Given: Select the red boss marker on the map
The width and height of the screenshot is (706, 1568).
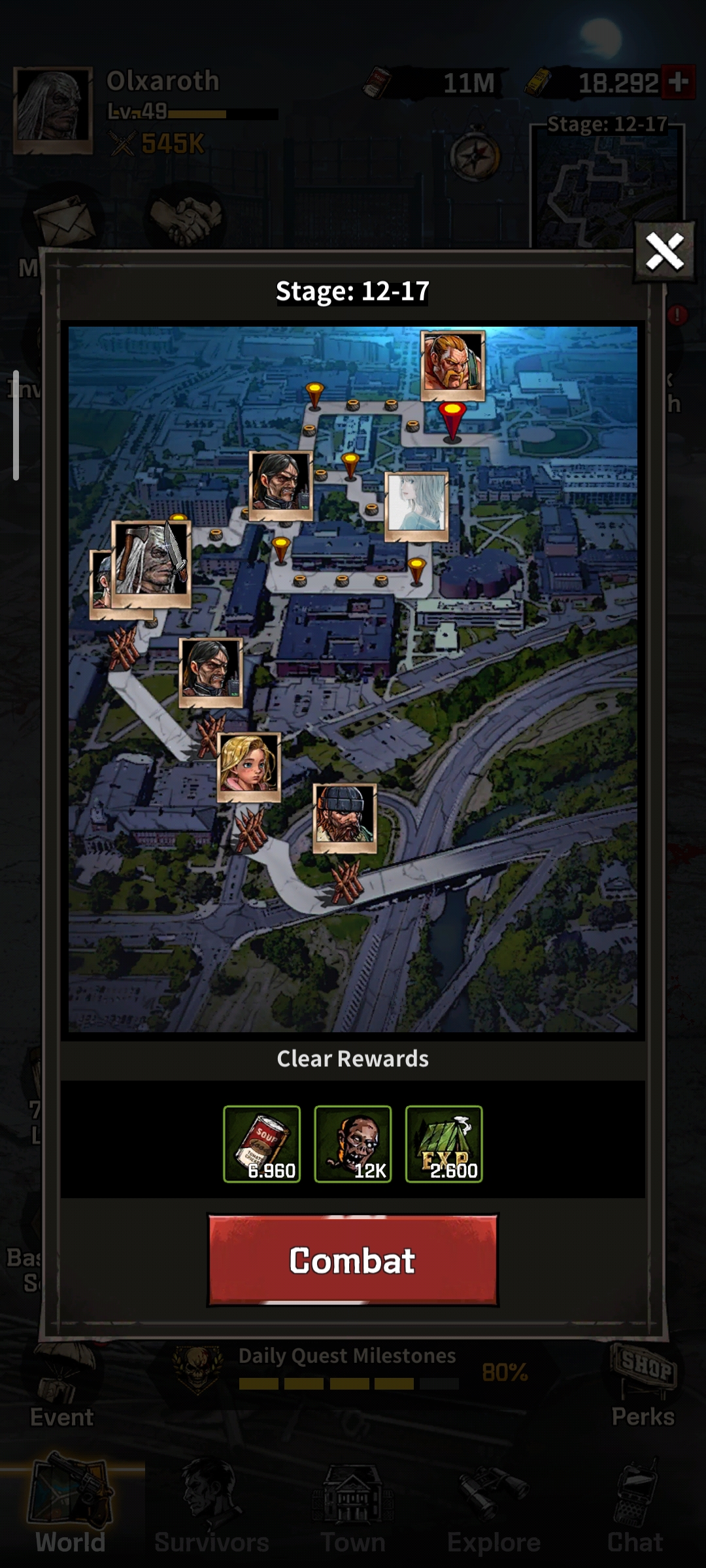Looking at the screenshot, I should tap(452, 419).
